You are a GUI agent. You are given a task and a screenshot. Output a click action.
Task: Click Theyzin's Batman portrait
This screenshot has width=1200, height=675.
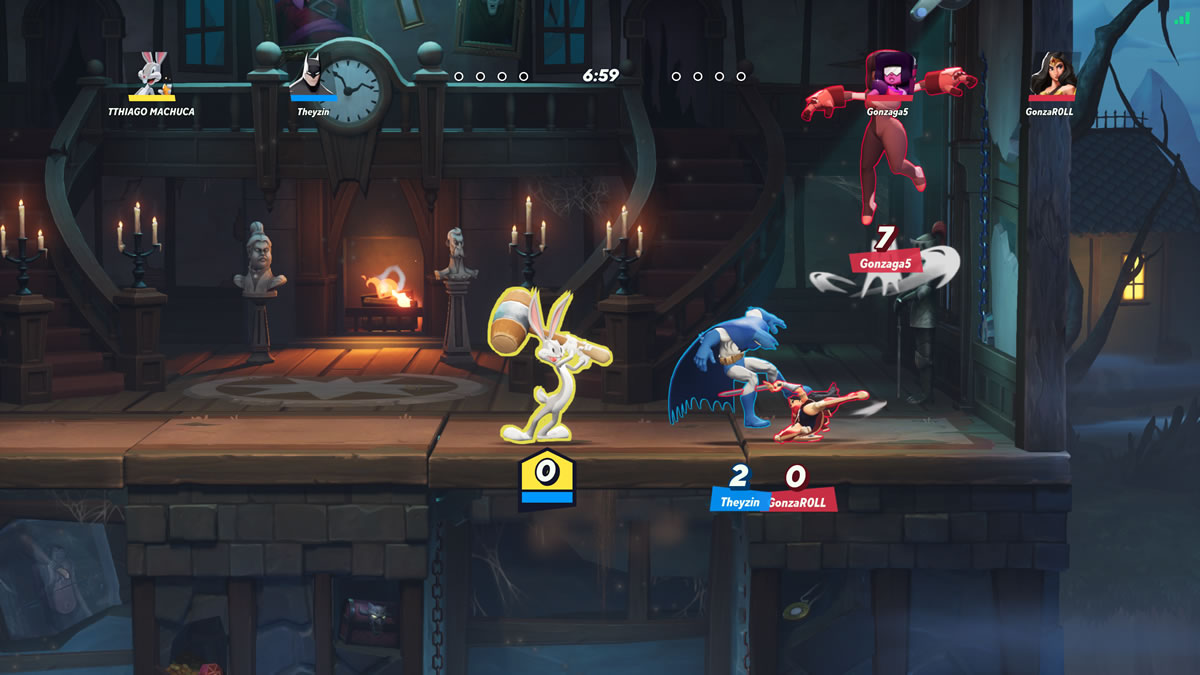[x=313, y=72]
